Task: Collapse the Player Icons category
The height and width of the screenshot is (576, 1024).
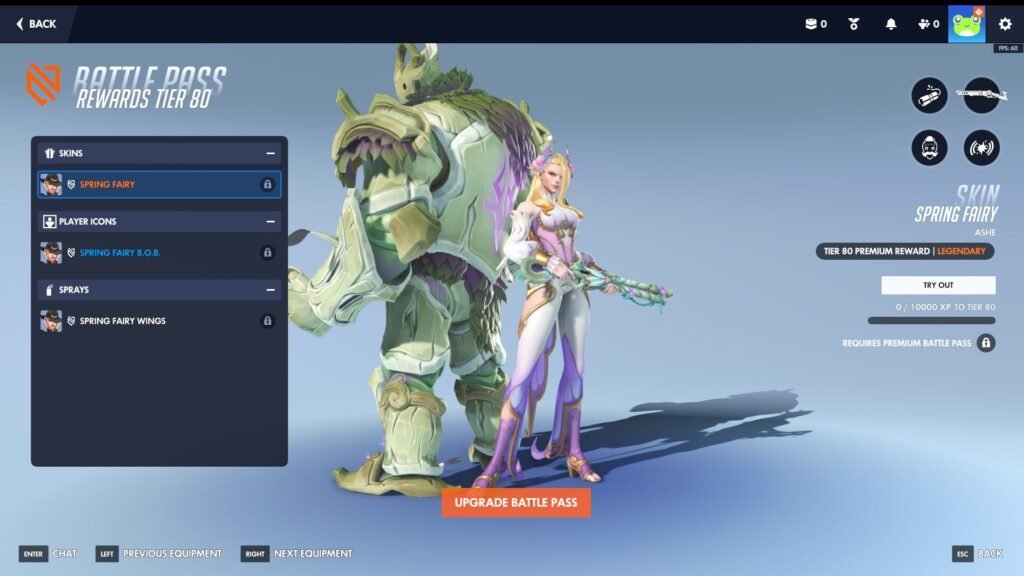Action: pos(270,221)
